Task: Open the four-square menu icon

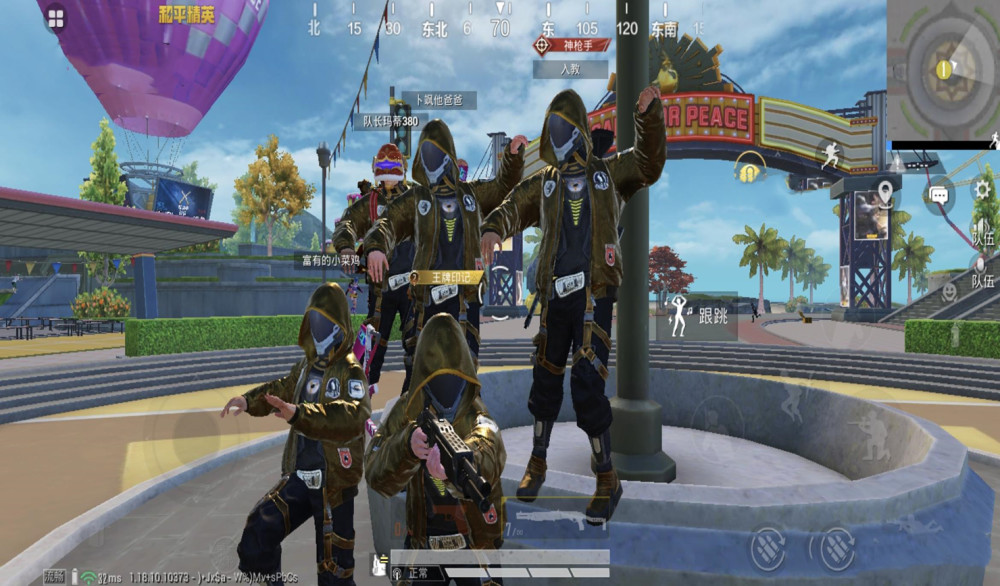Action: tap(55, 18)
